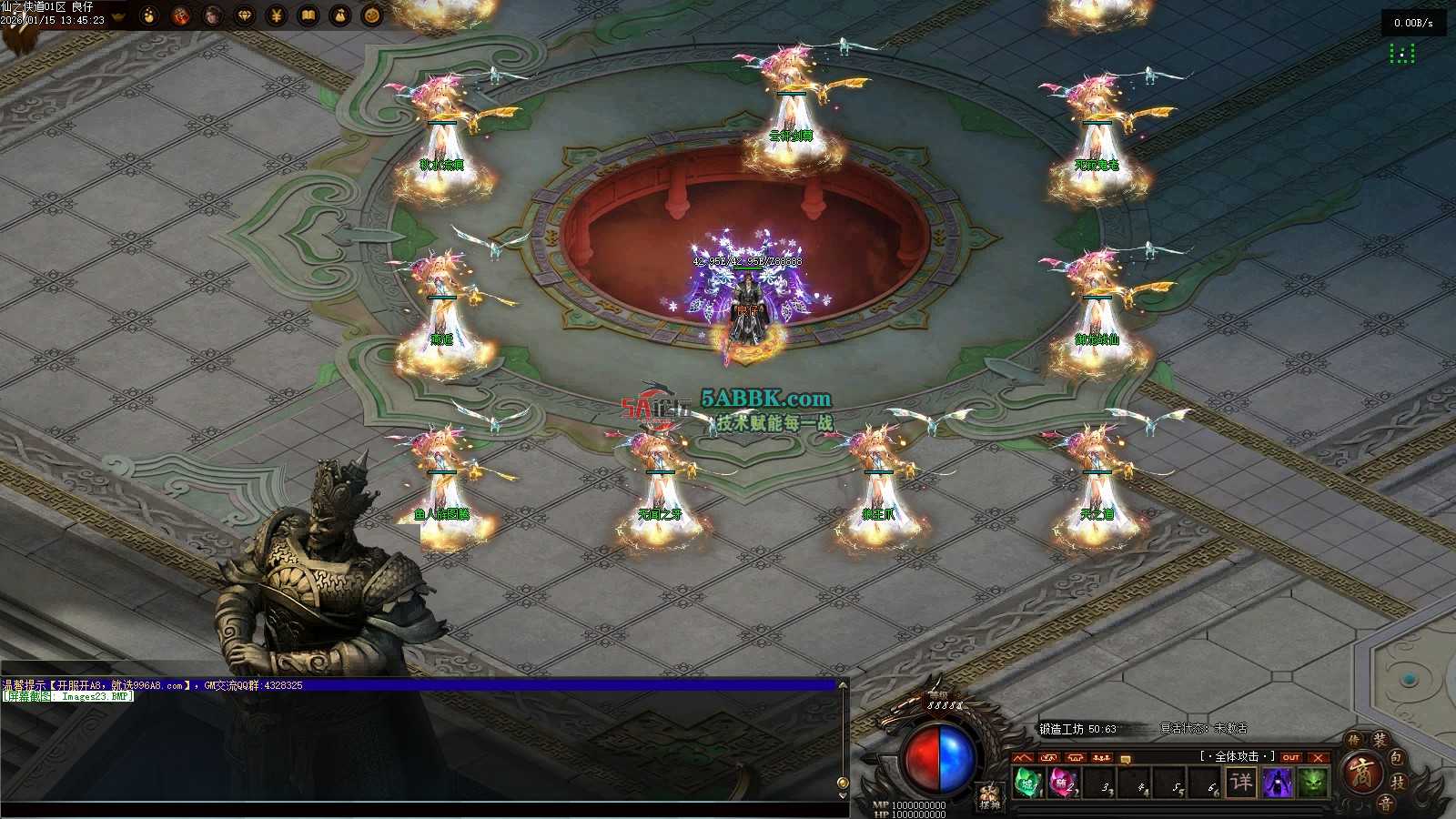Toggle the 音 sound button
Image resolution: width=1456 pixels, height=819 pixels.
pos(1385,804)
